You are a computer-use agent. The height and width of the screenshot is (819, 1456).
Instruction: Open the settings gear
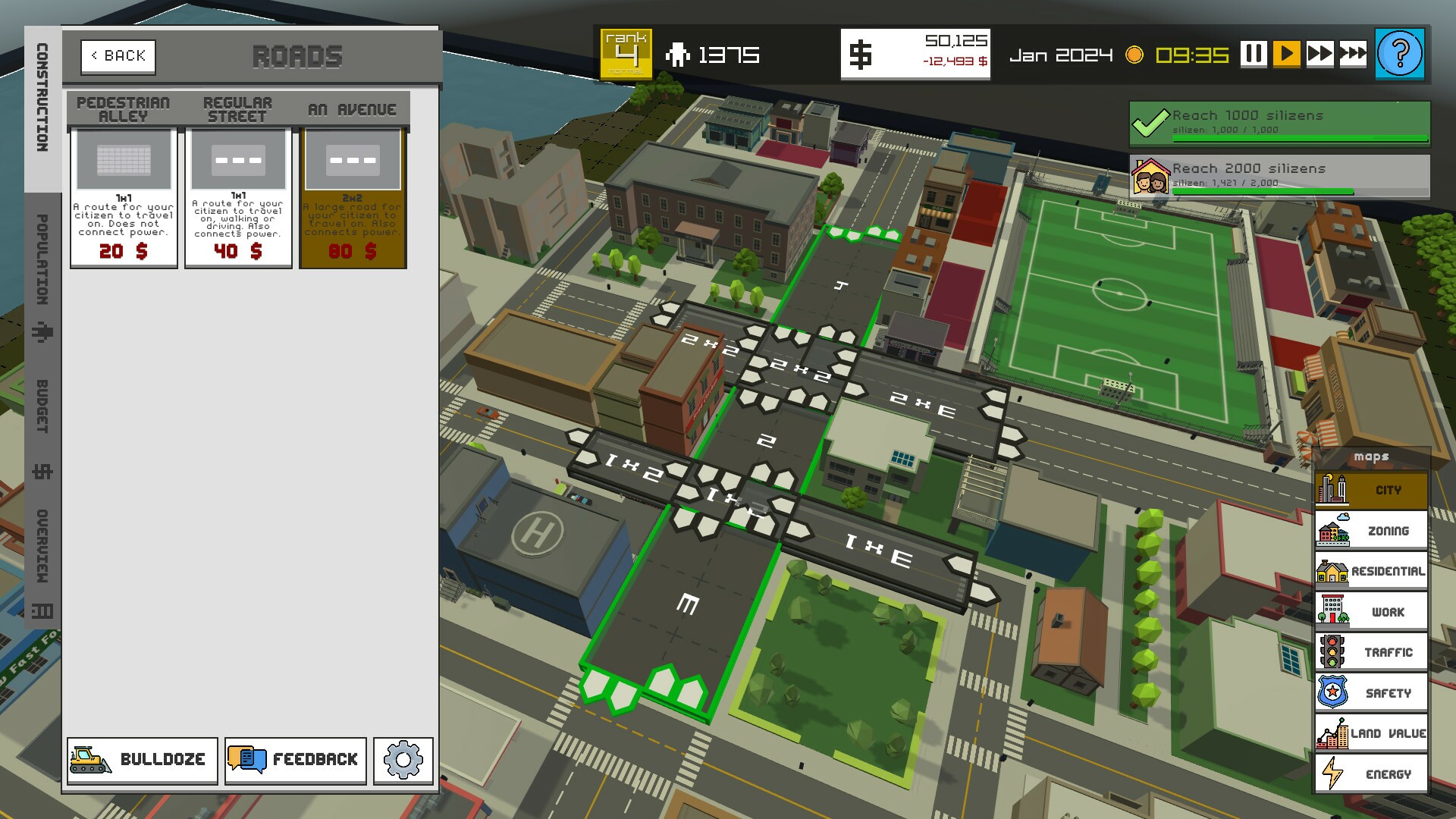402,760
